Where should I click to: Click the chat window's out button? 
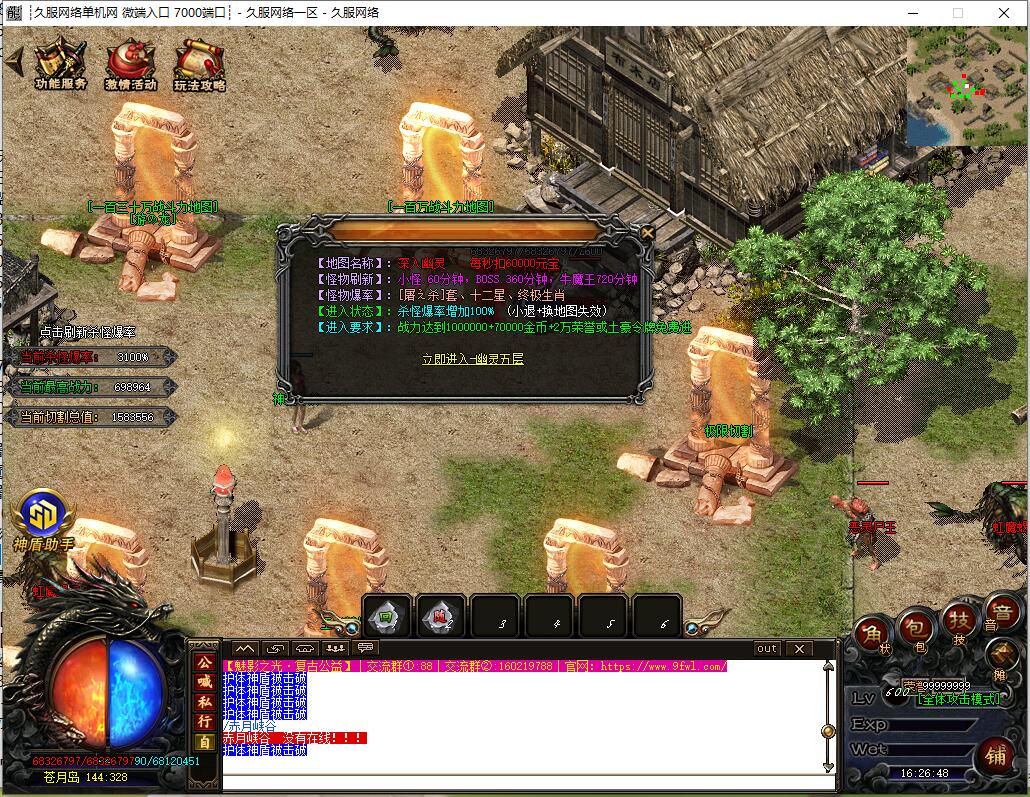click(x=767, y=649)
